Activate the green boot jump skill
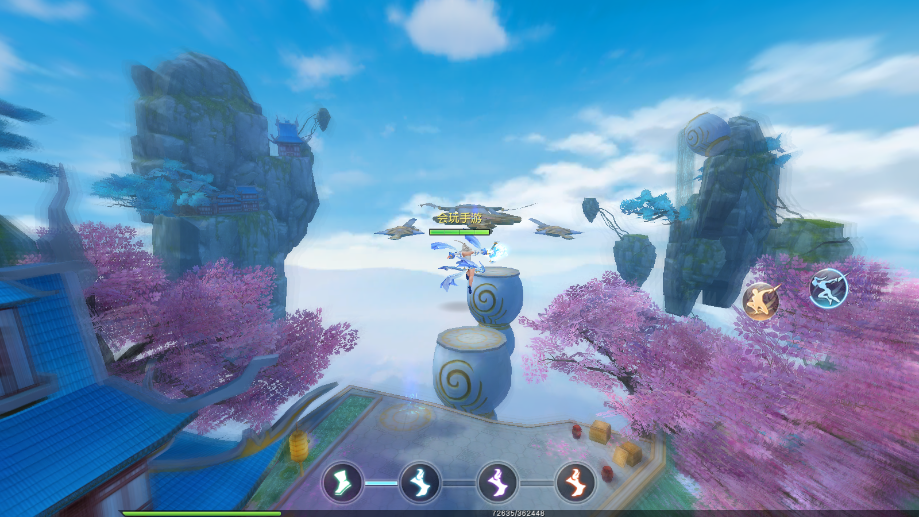The width and height of the screenshot is (919, 517). click(342, 482)
